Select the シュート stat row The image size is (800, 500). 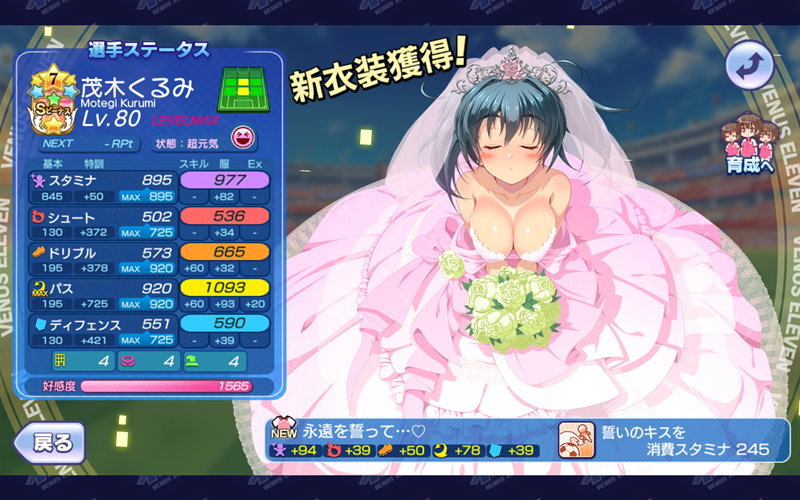(150, 224)
